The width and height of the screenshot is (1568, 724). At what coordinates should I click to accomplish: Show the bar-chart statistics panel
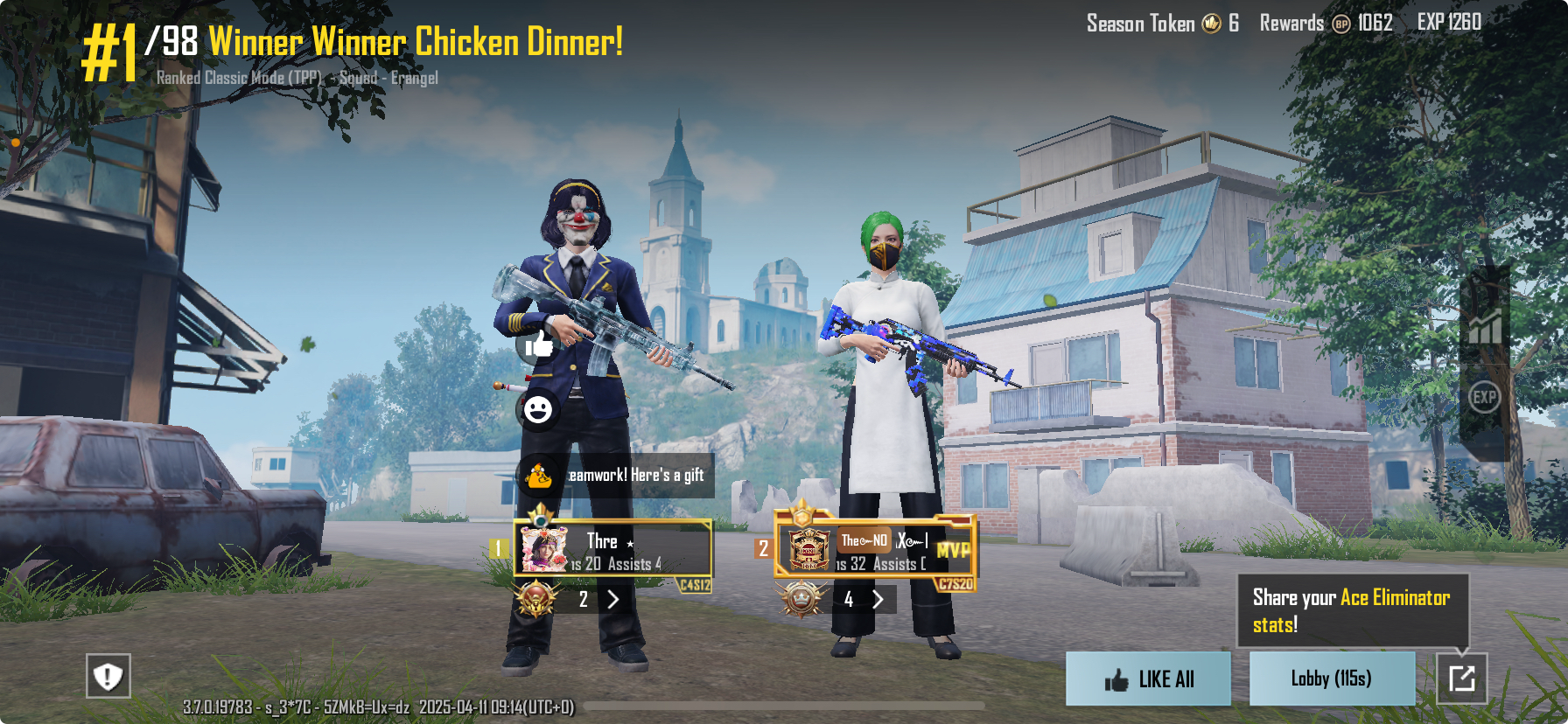[1484, 327]
